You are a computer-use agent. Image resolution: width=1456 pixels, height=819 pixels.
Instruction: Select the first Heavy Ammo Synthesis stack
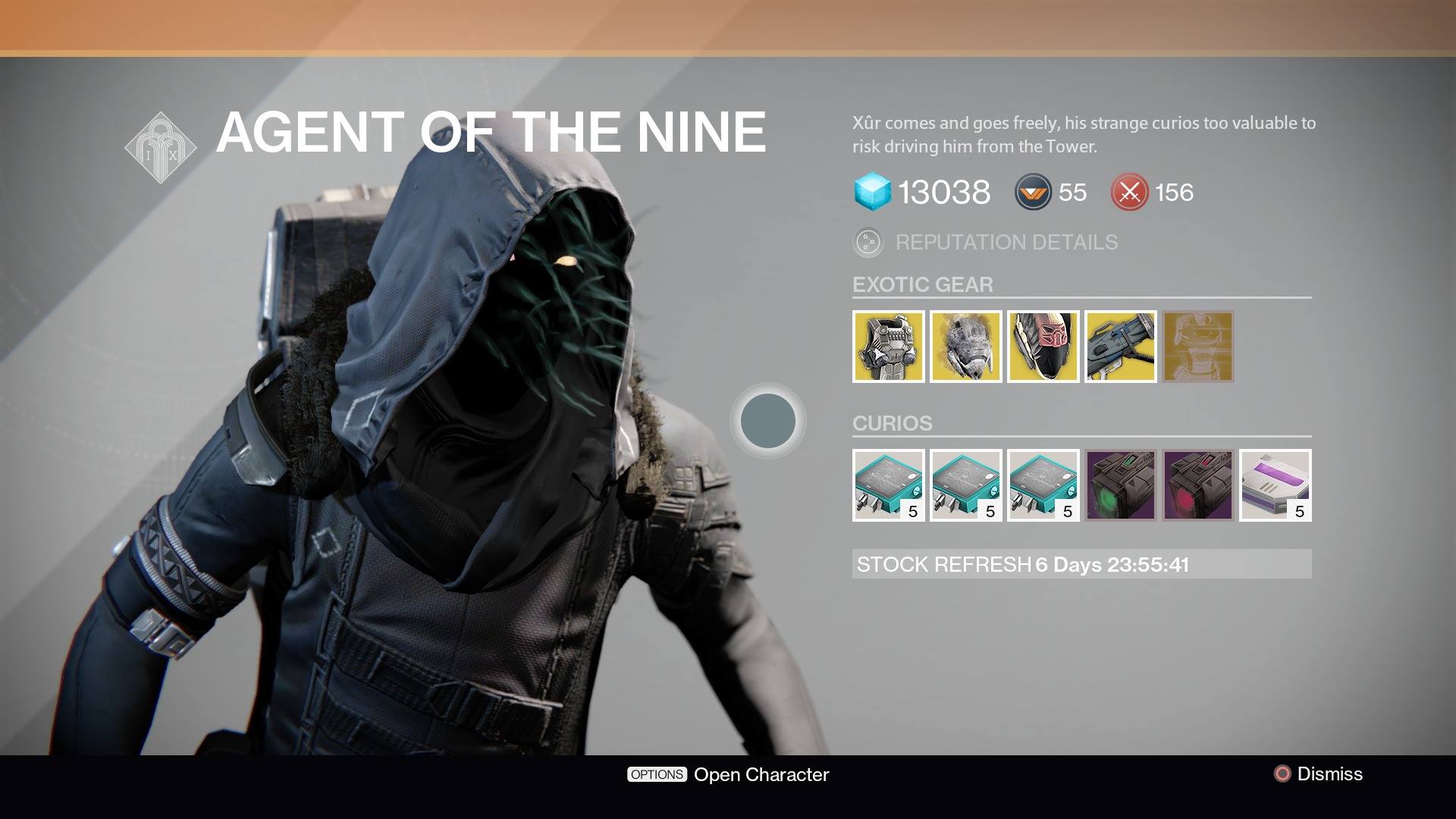[x=889, y=485]
